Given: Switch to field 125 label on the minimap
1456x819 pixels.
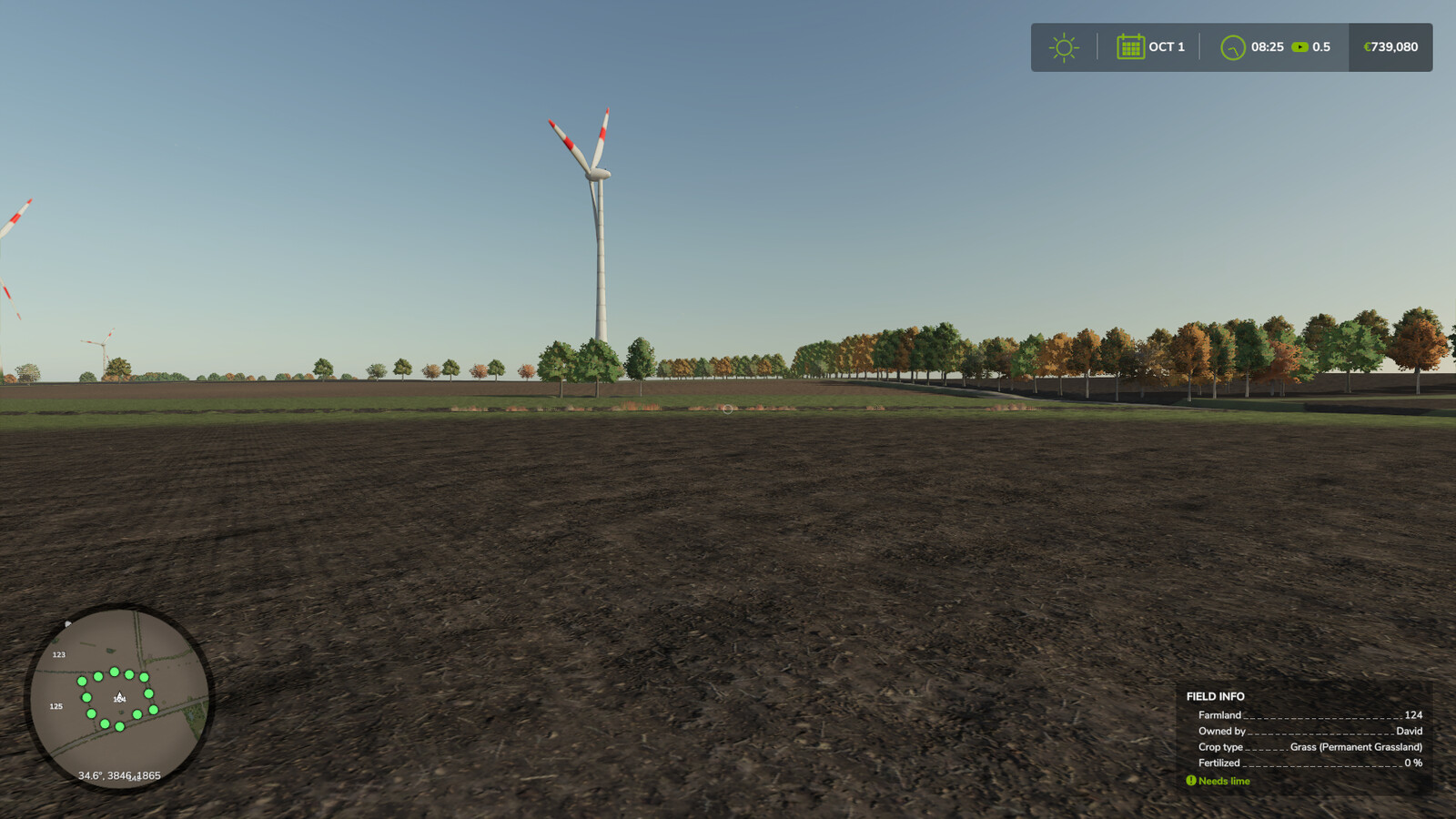Looking at the screenshot, I should tap(56, 705).
